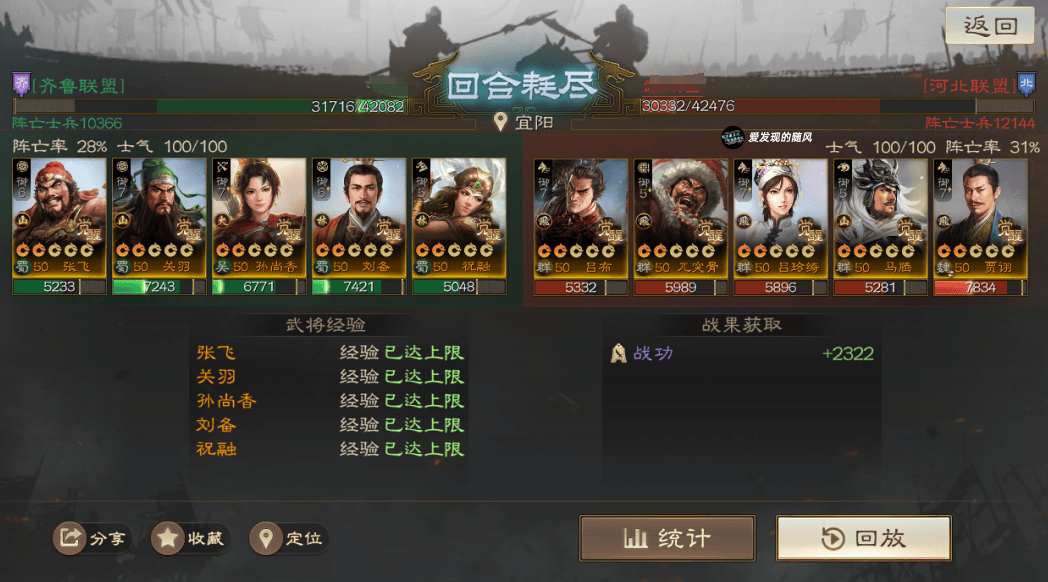Click the 返回 back button
Viewport: 1048px width, 582px height.
pyautogui.click(x=990, y=26)
